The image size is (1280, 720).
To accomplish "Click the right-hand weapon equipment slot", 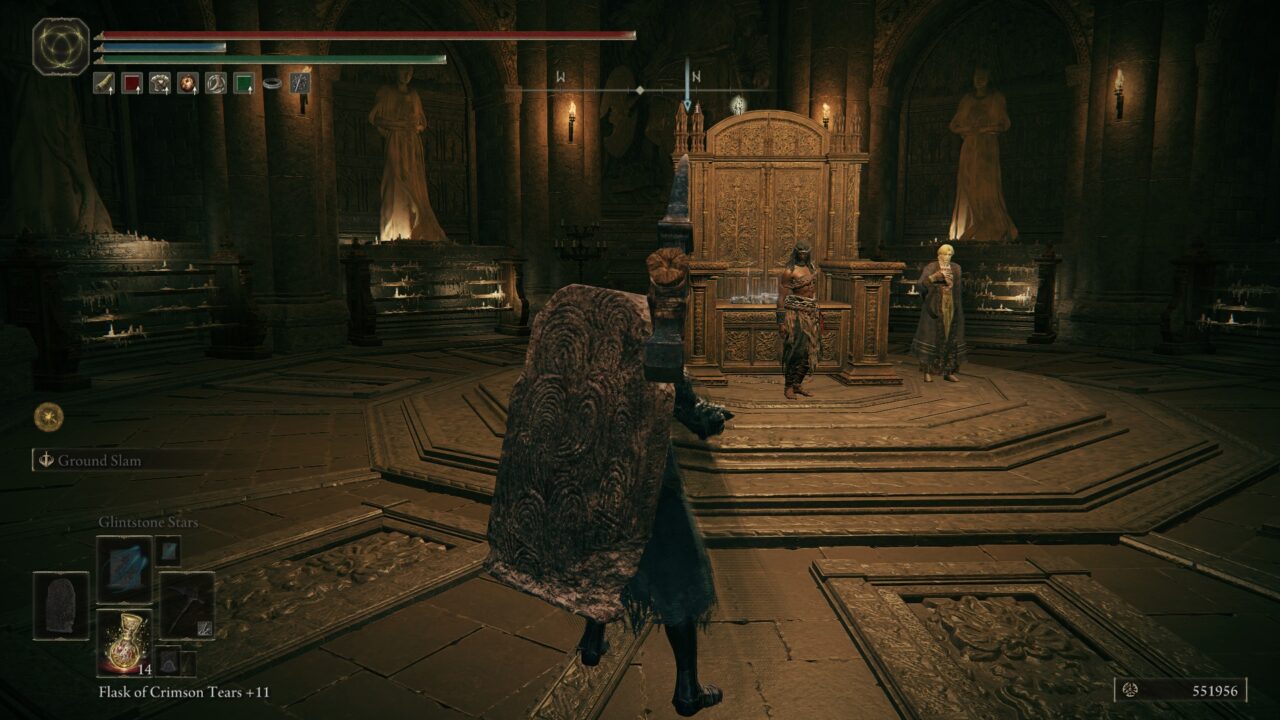I will [187, 605].
